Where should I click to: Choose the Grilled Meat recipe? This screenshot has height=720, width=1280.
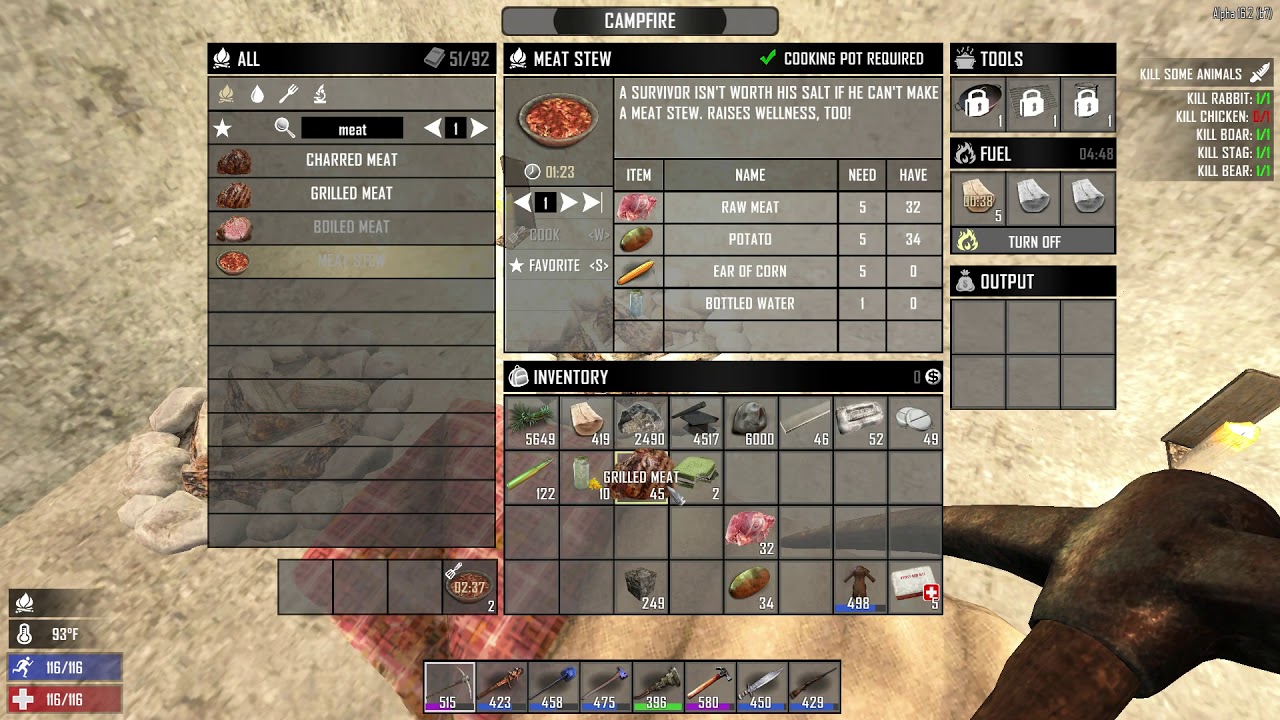pyautogui.click(x=351, y=194)
